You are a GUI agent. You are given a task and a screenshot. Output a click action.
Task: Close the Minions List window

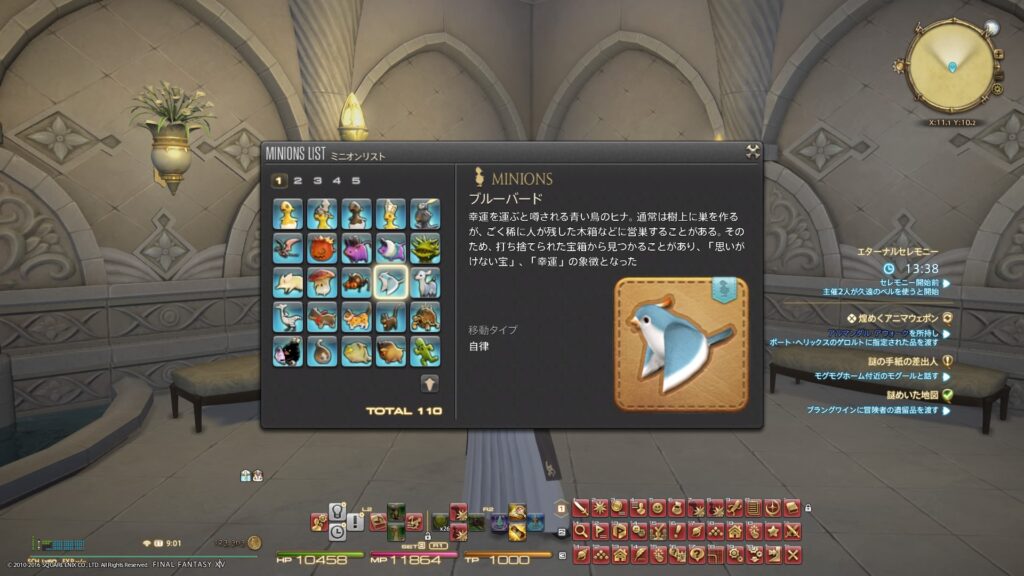click(752, 152)
